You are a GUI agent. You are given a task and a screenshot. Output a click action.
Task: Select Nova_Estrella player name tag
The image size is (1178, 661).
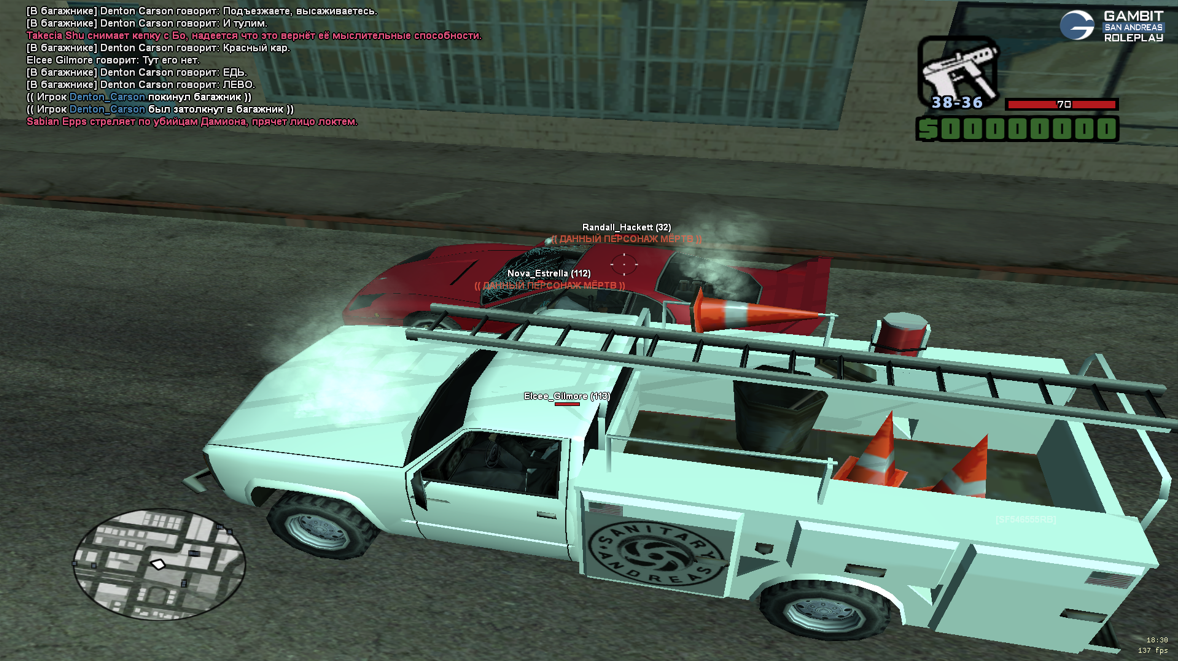point(548,273)
